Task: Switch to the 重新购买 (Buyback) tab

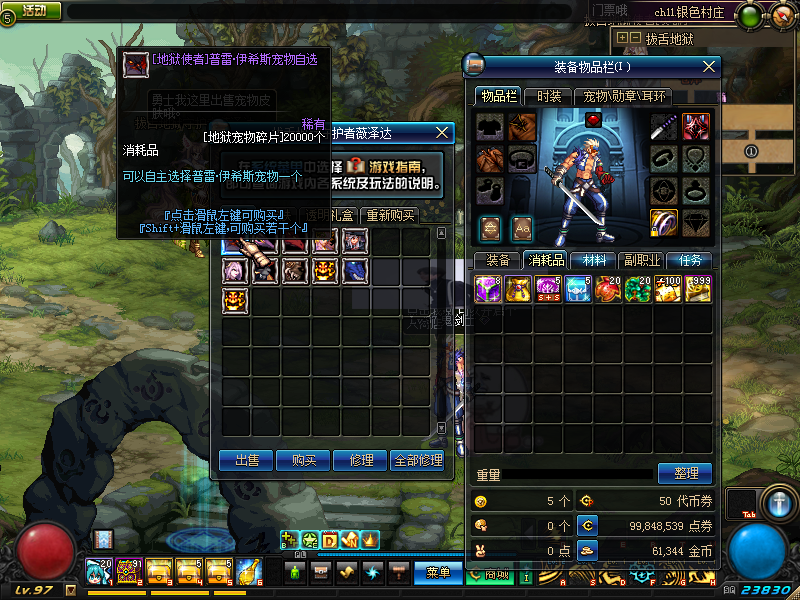Action: pyautogui.click(x=389, y=215)
